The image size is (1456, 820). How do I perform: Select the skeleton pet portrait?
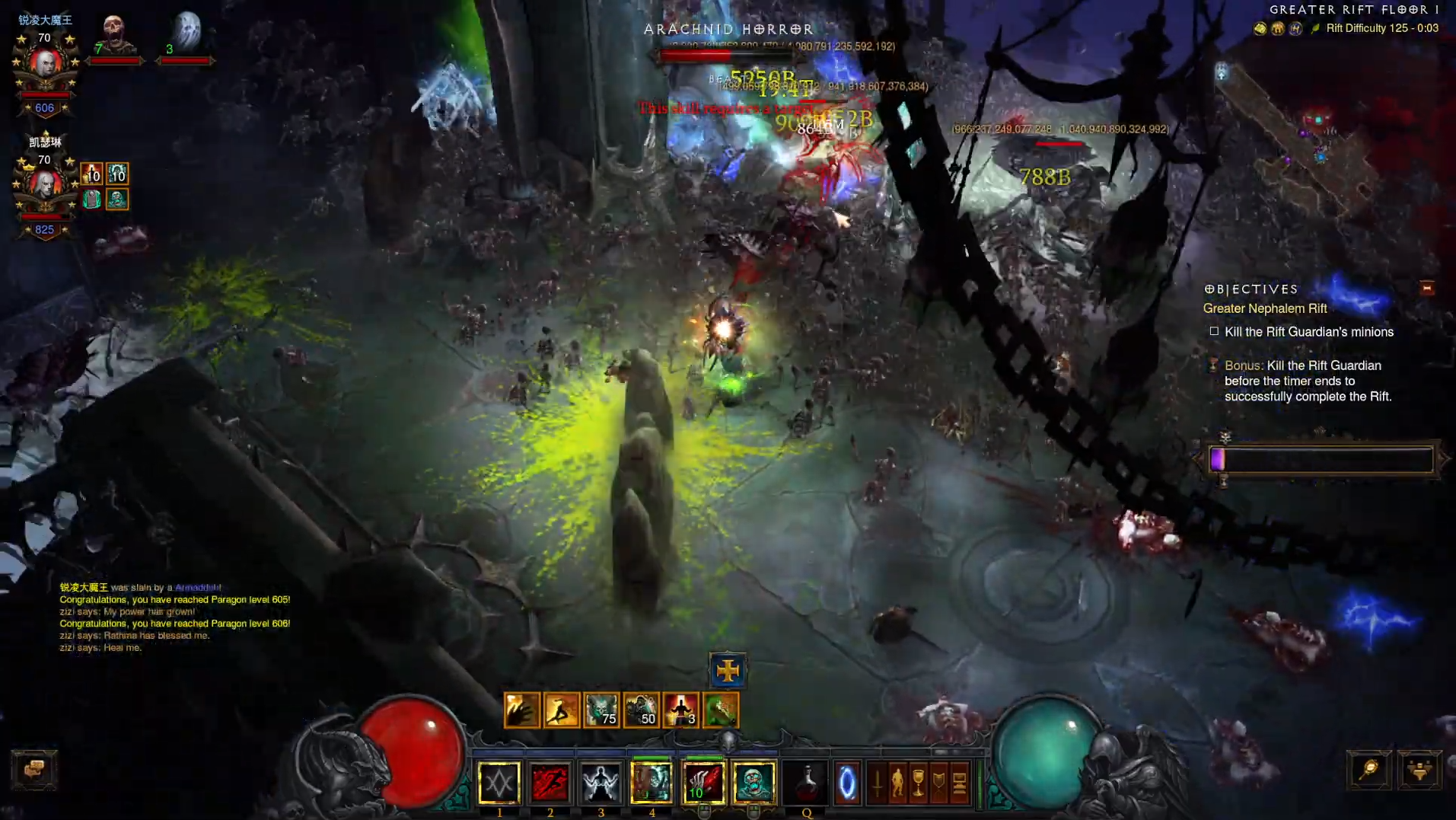(114, 34)
